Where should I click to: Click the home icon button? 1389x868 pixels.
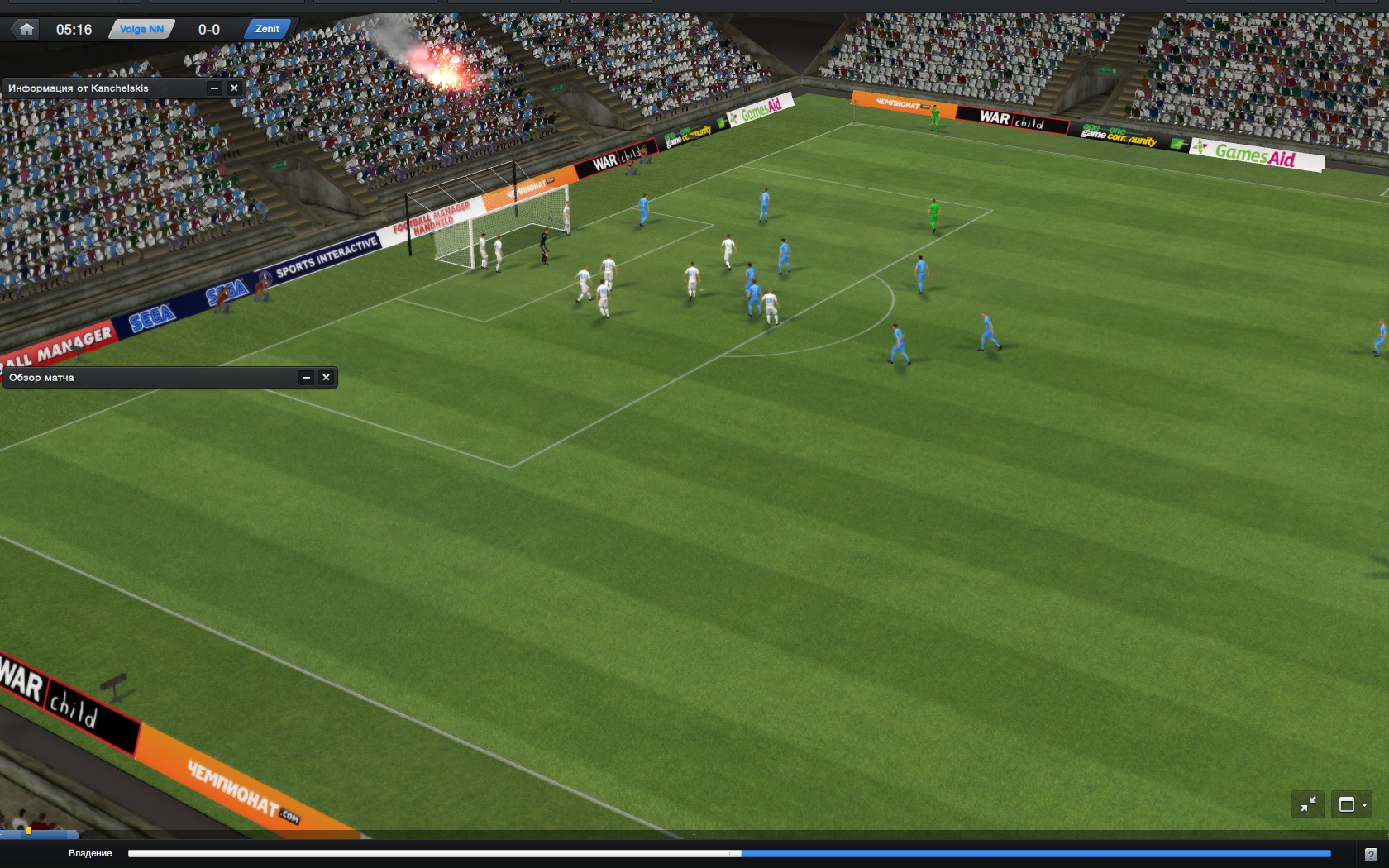[x=26, y=30]
